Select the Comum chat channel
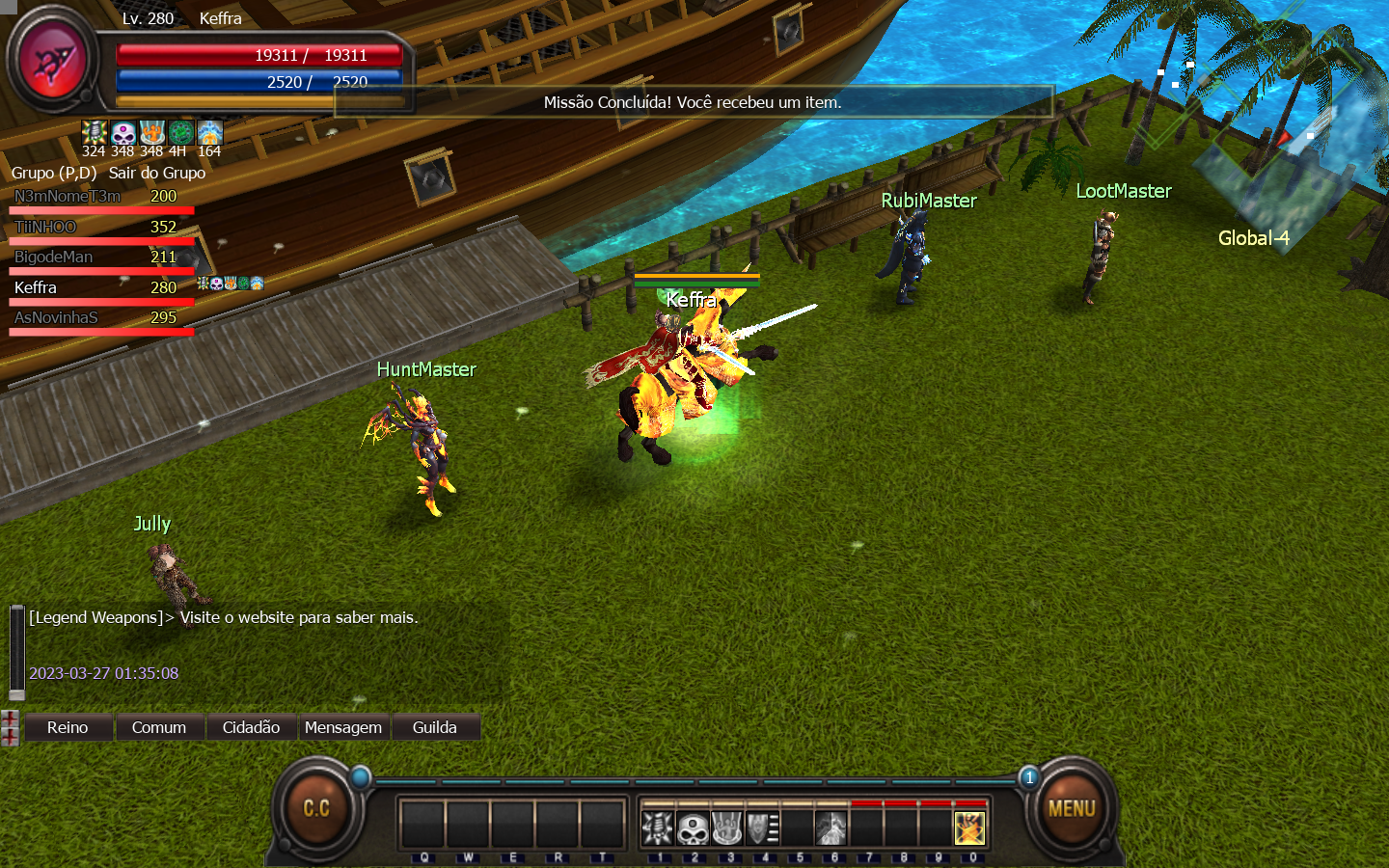The image size is (1389, 868). pyautogui.click(x=159, y=727)
